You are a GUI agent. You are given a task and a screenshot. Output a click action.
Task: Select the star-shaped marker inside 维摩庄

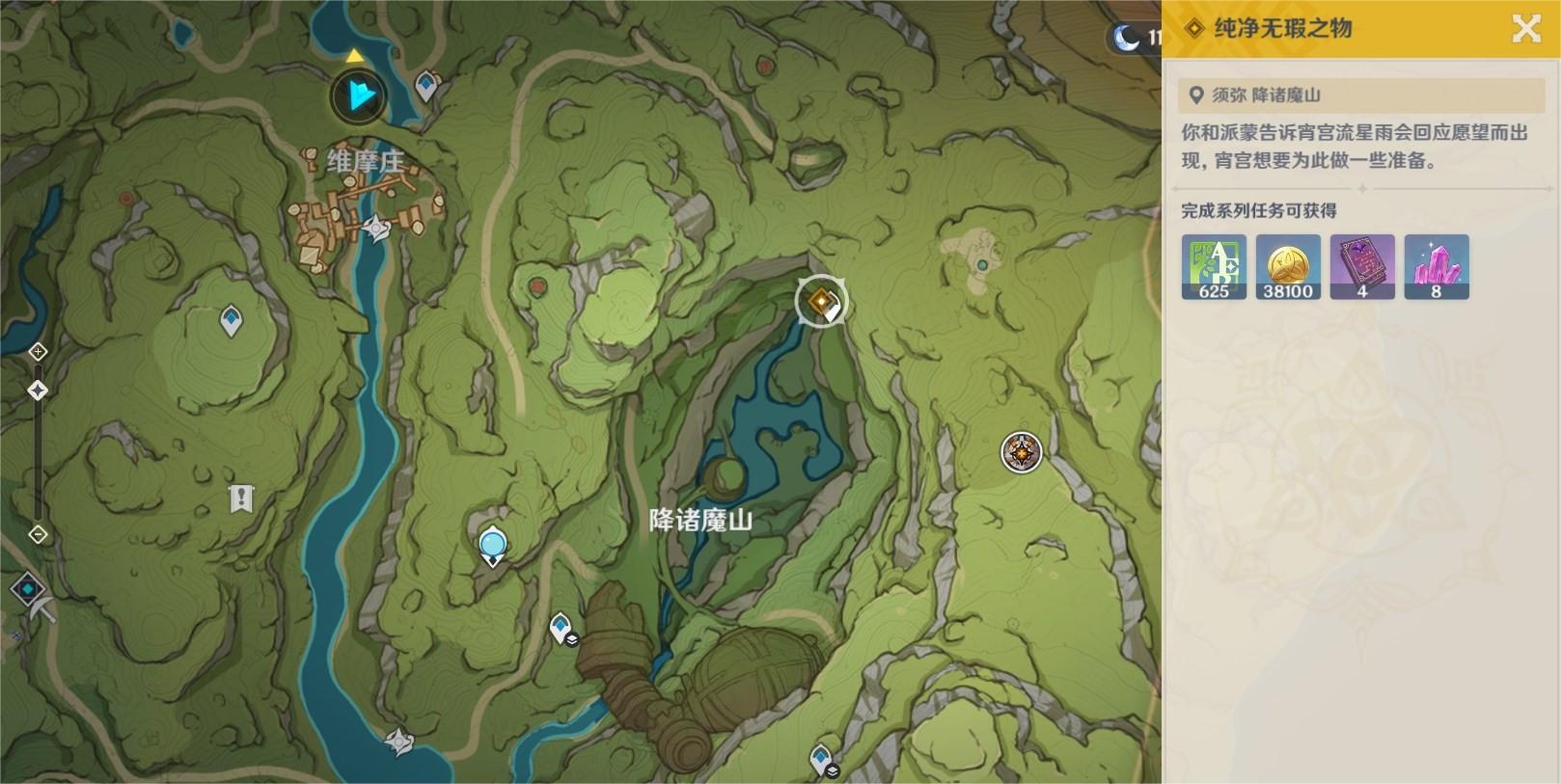tap(375, 229)
